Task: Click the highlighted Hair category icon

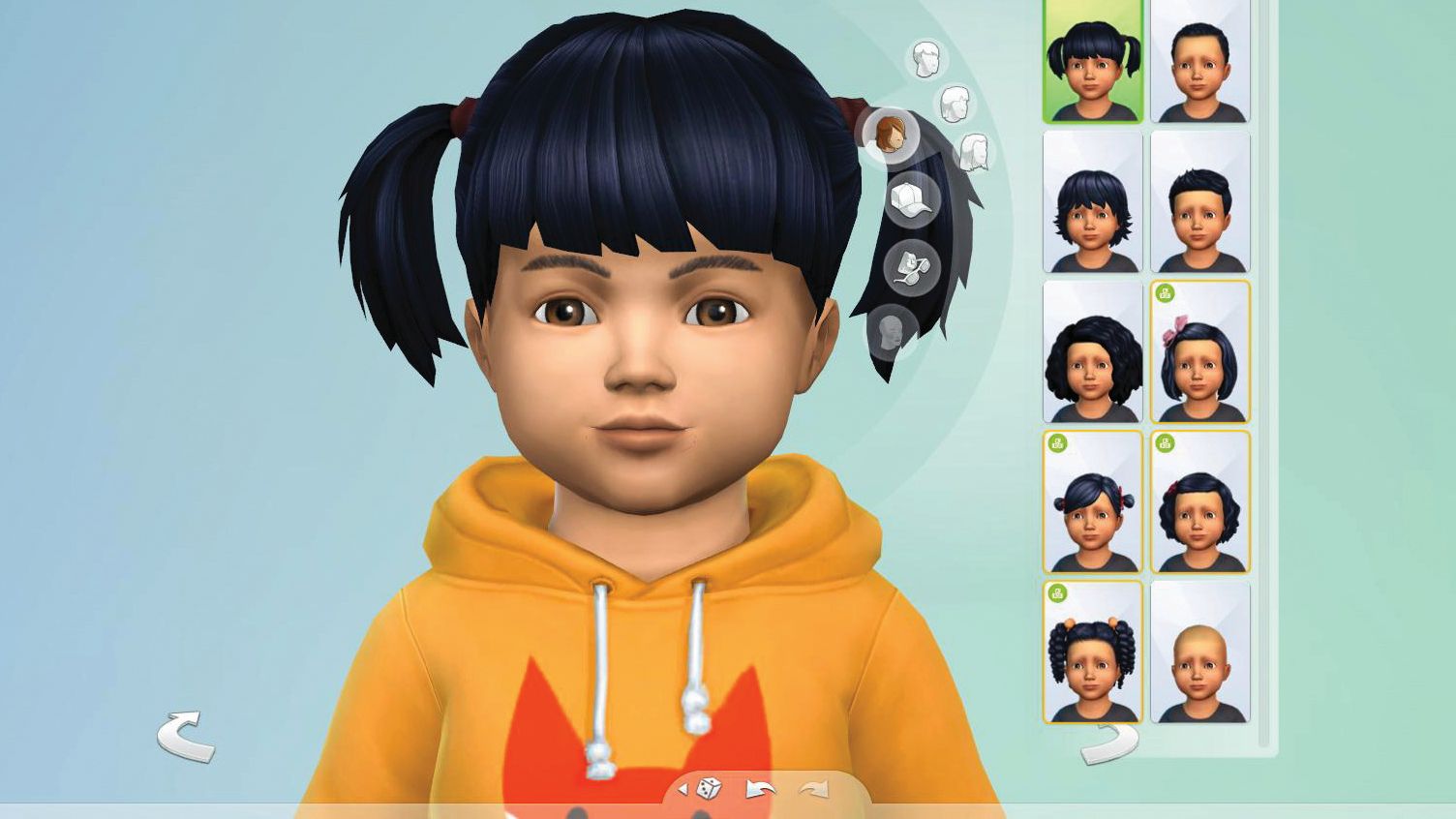Action: click(x=892, y=136)
